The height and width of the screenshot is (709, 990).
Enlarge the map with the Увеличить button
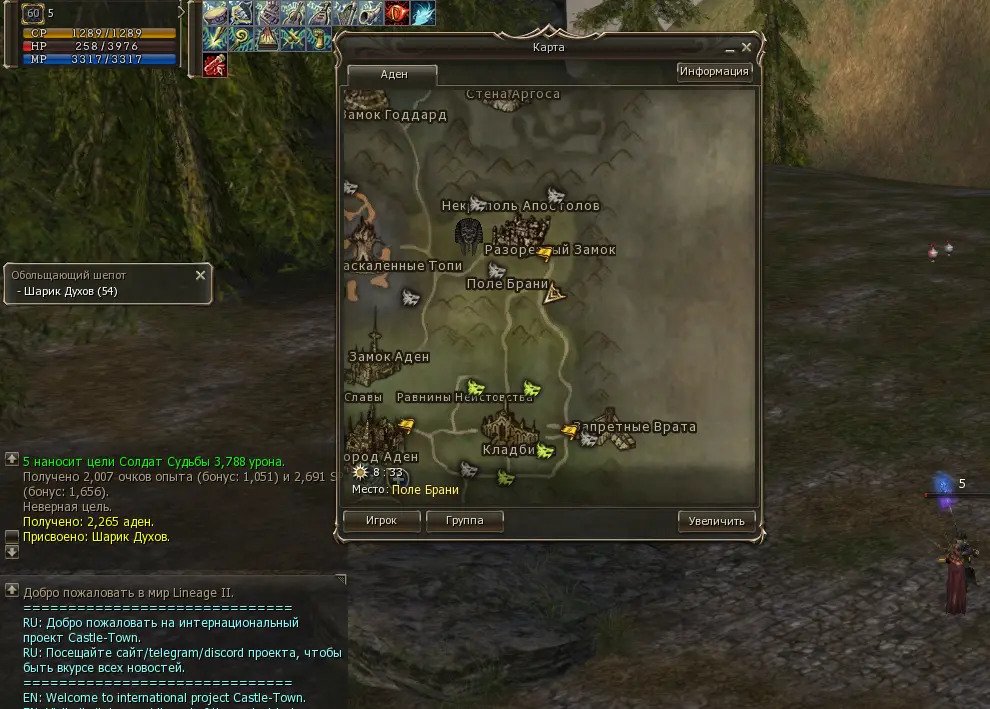[x=716, y=521]
